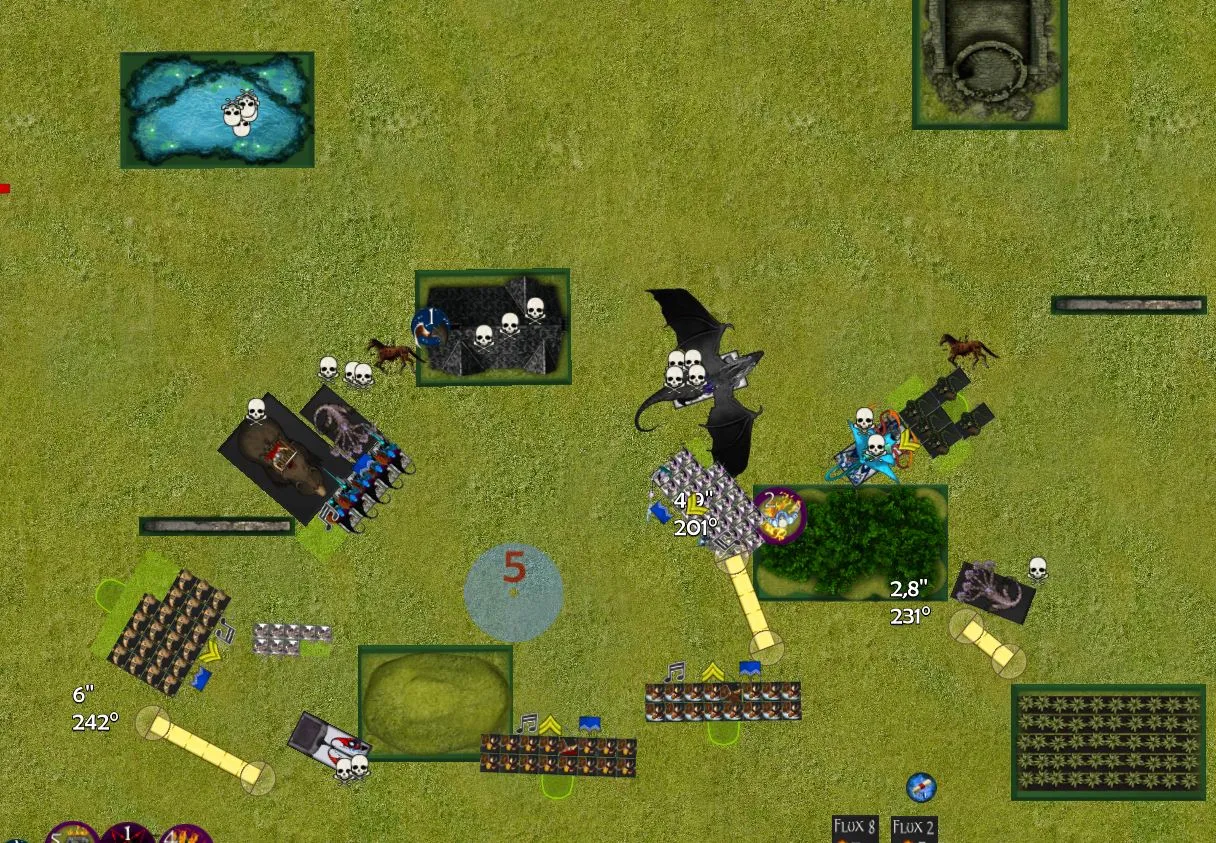
Task: Select the purple token numbered 5
Action: pyautogui.click(x=72, y=834)
